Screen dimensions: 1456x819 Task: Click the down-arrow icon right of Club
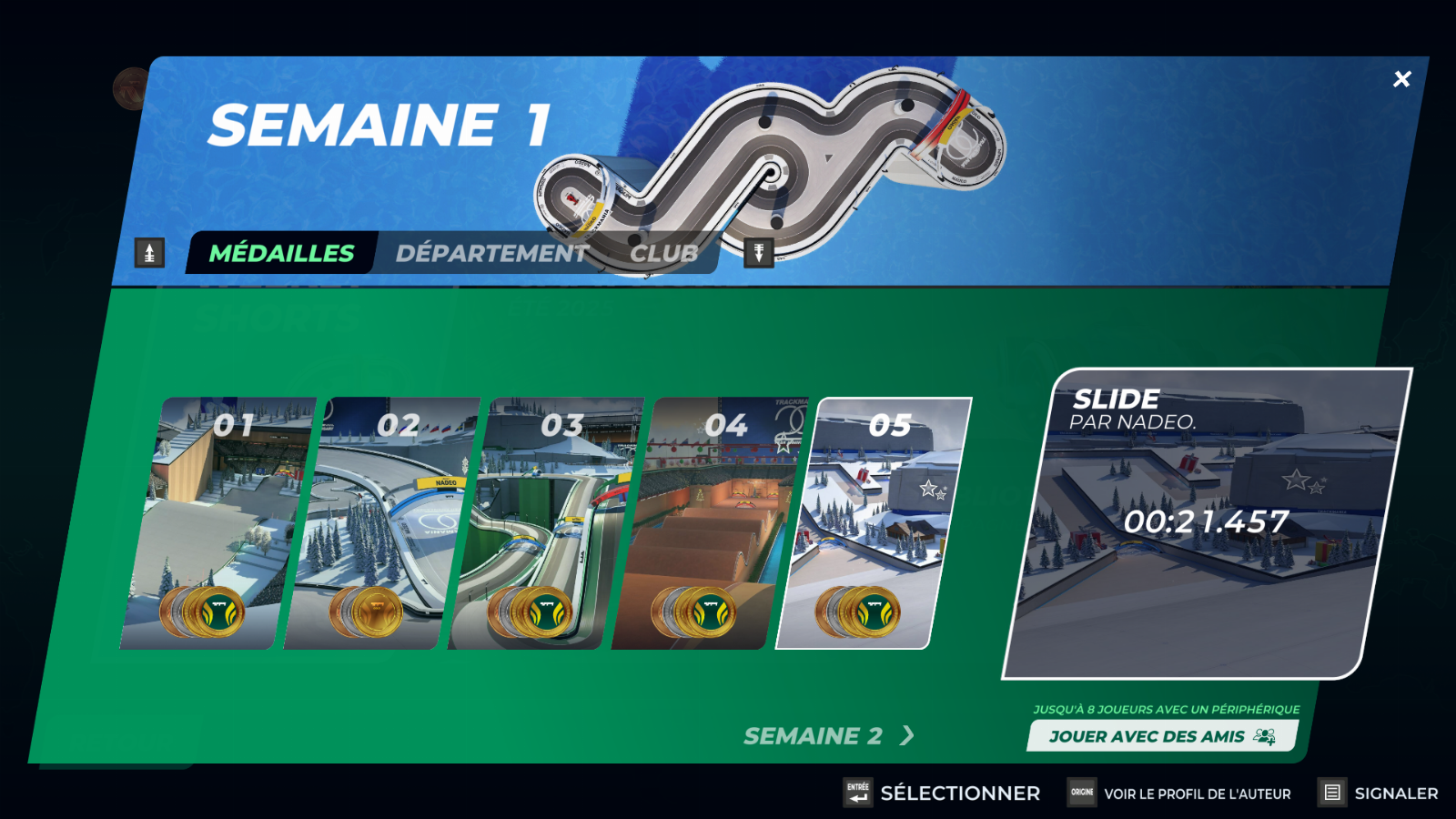tap(758, 252)
